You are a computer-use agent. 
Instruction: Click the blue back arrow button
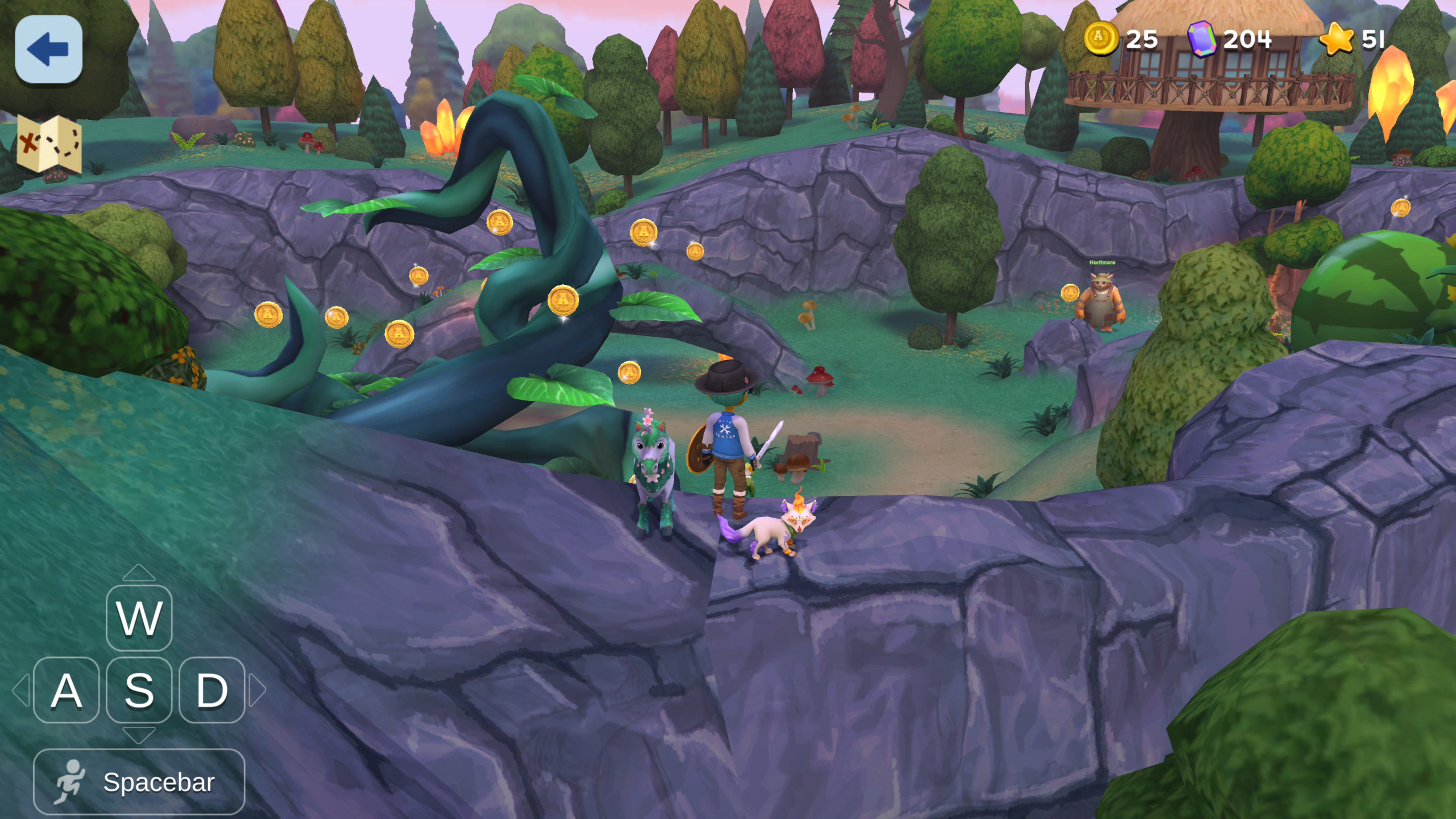(x=49, y=49)
